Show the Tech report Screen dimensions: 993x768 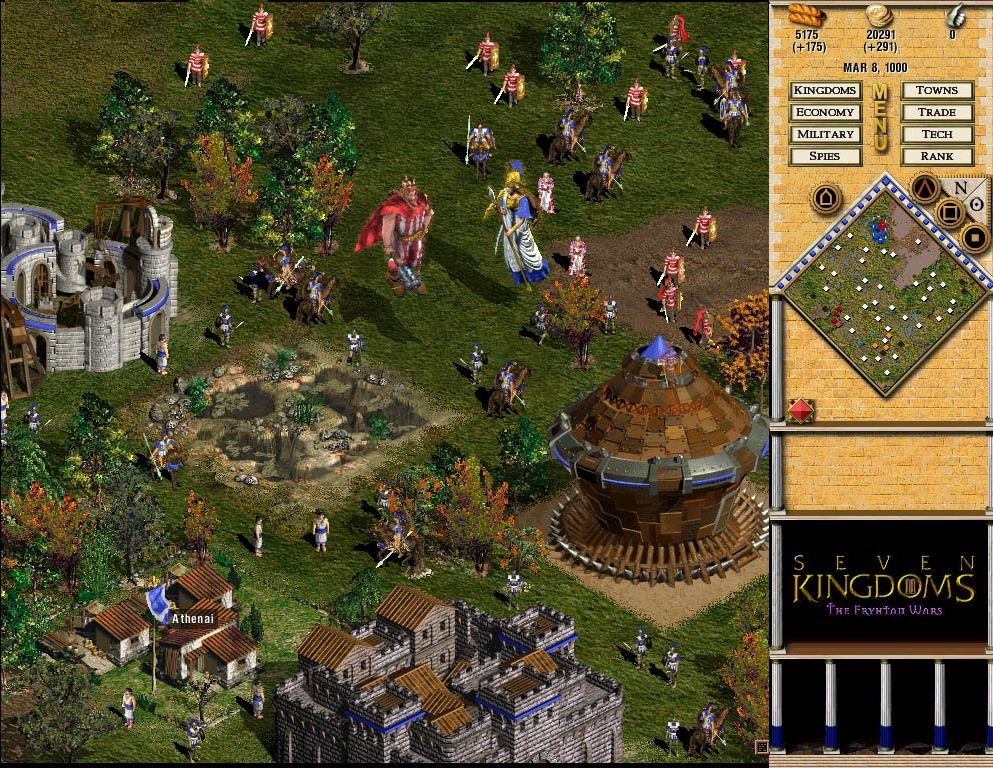coord(937,134)
